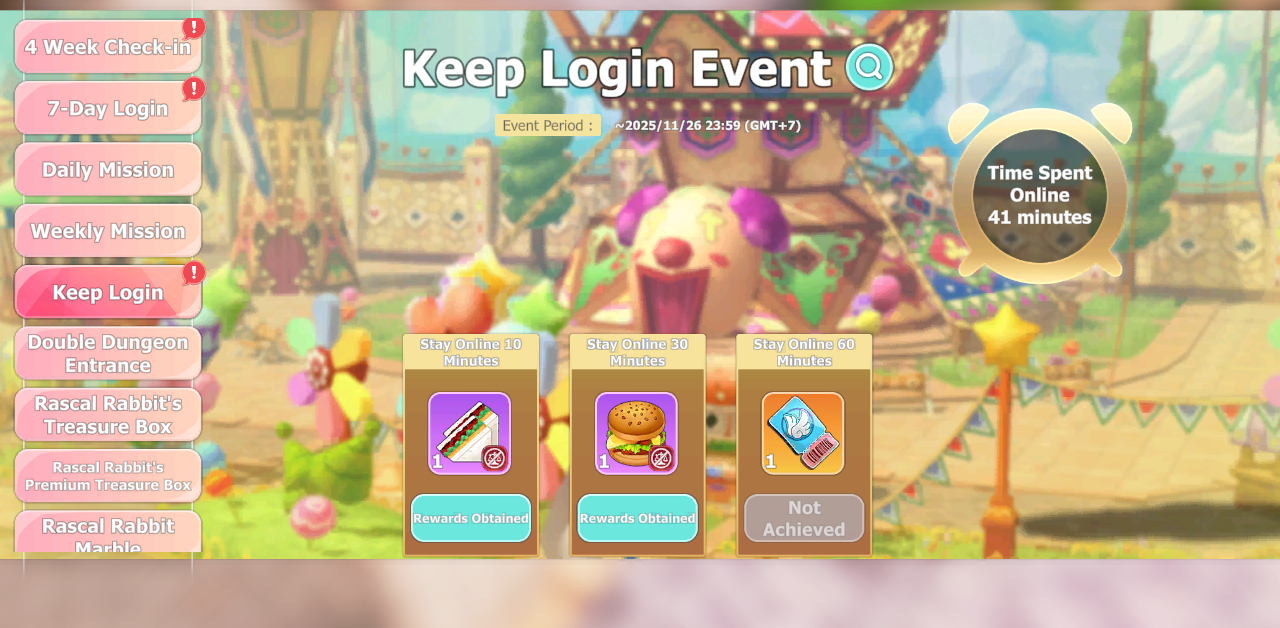Click Rewards Obtained under the hamburger

click(x=638, y=518)
